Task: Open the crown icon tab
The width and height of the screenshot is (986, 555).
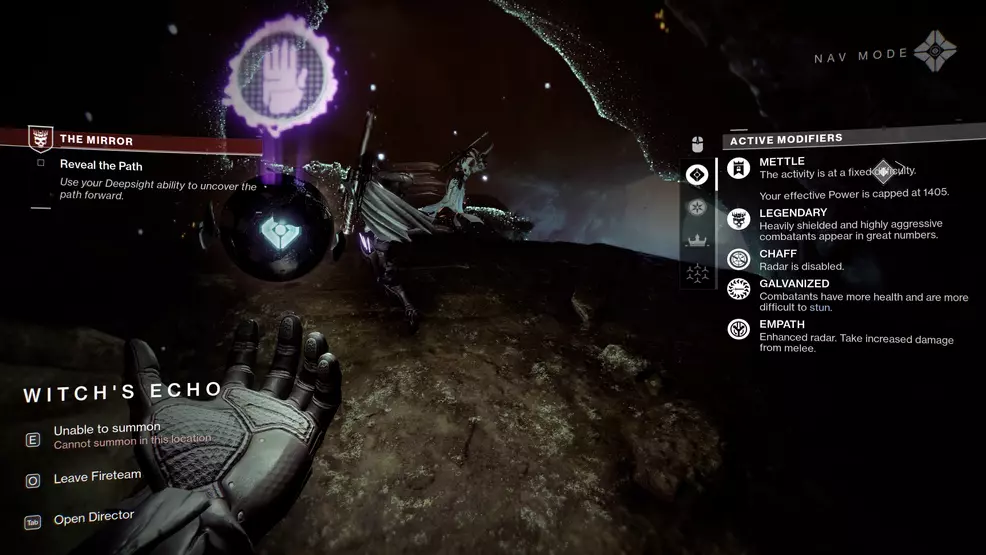Action: click(697, 239)
